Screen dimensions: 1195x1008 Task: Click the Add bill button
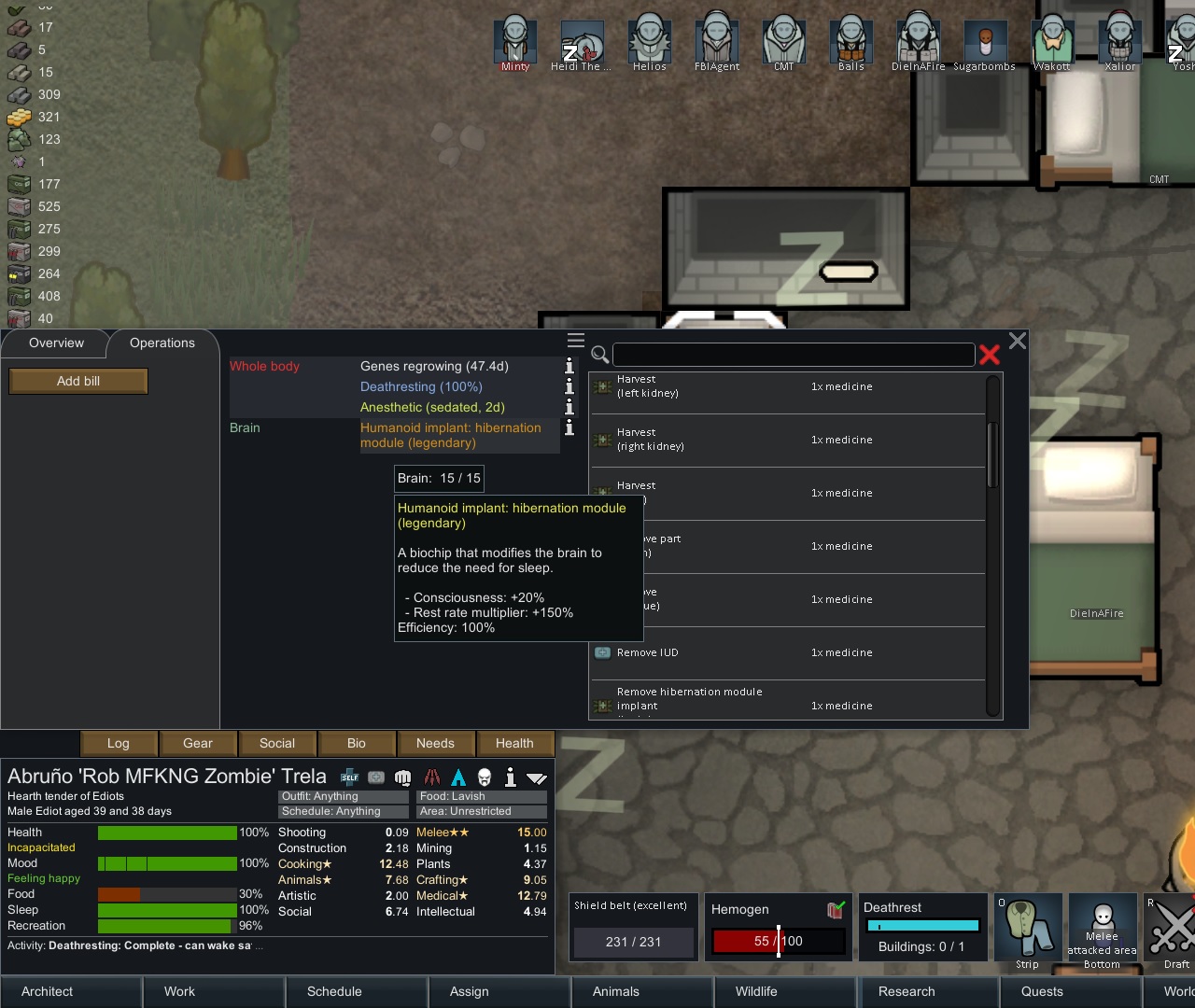tap(77, 381)
